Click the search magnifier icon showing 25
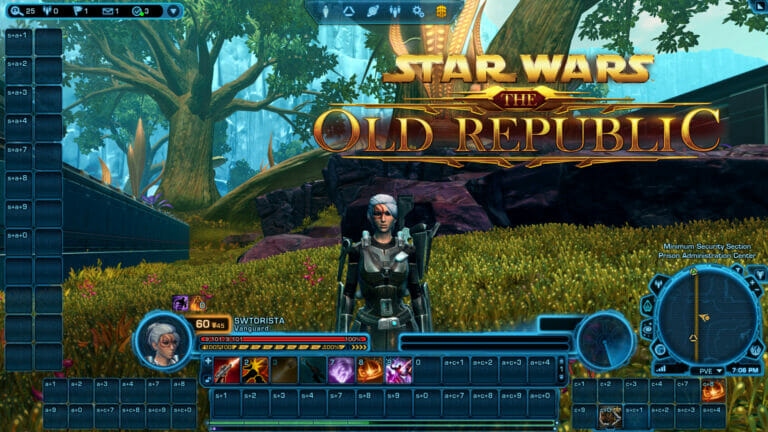Viewport: 768px width, 432px height. [16, 11]
